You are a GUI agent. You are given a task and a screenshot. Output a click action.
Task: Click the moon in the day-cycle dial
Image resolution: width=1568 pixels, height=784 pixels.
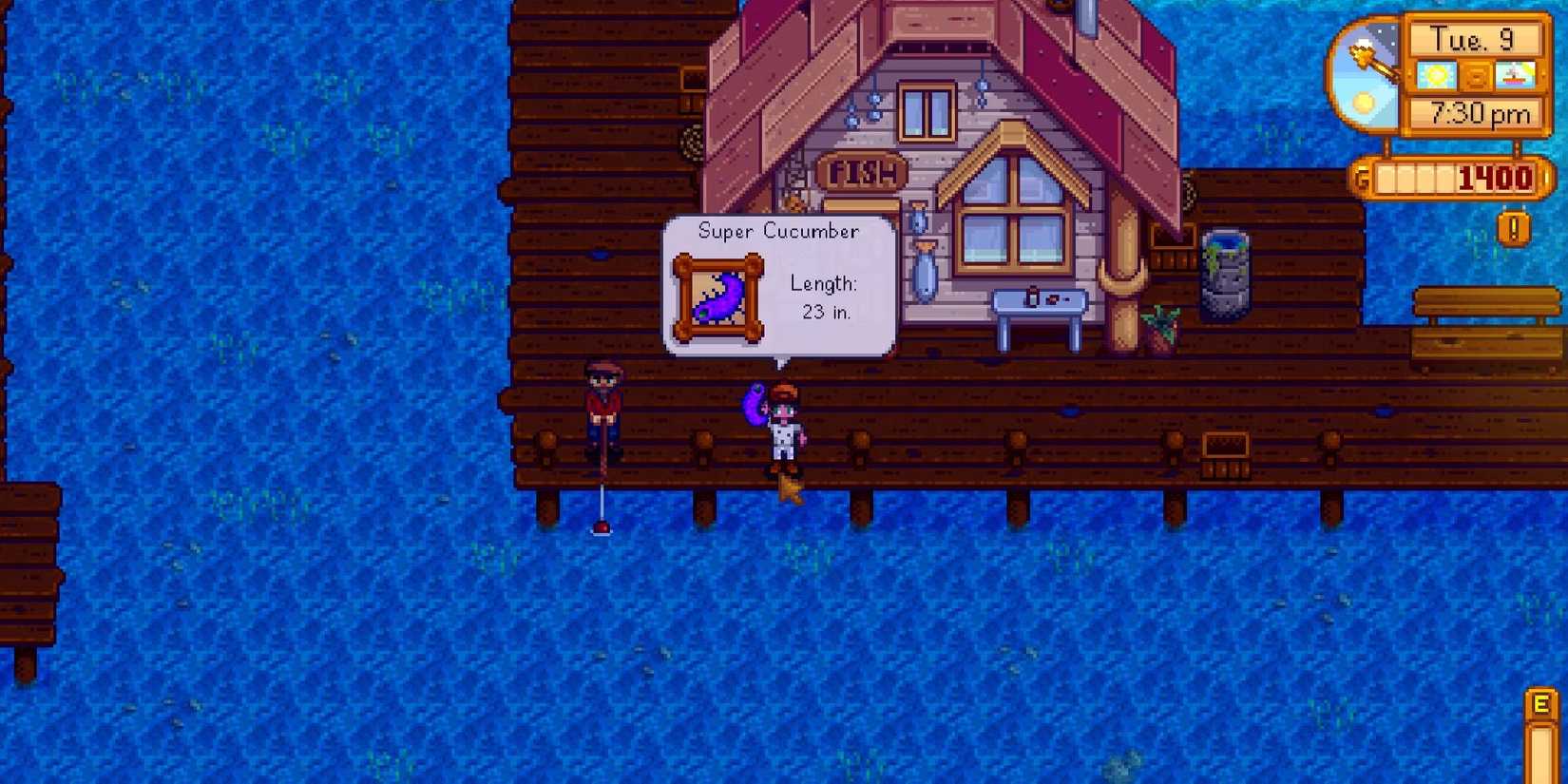click(1367, 100)
